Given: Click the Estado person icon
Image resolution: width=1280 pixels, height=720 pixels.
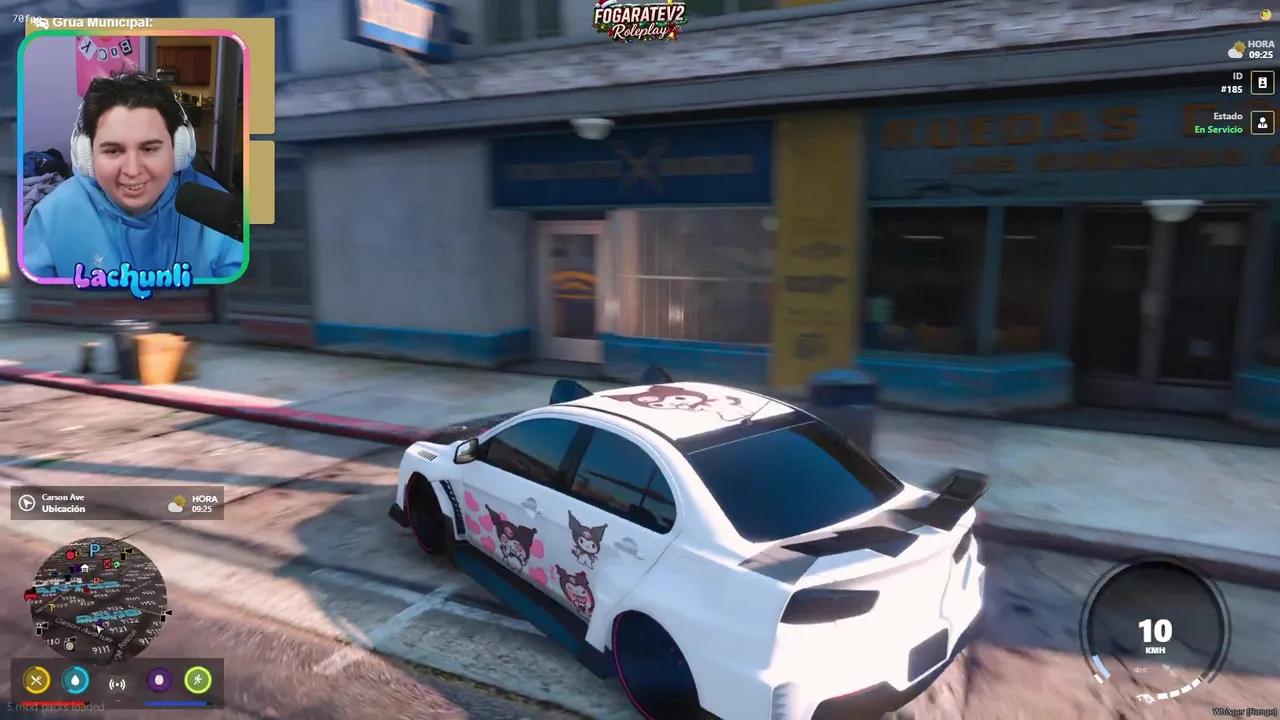Looking at the screenshot, I should pyautogui.click(x=1262, y=122).
